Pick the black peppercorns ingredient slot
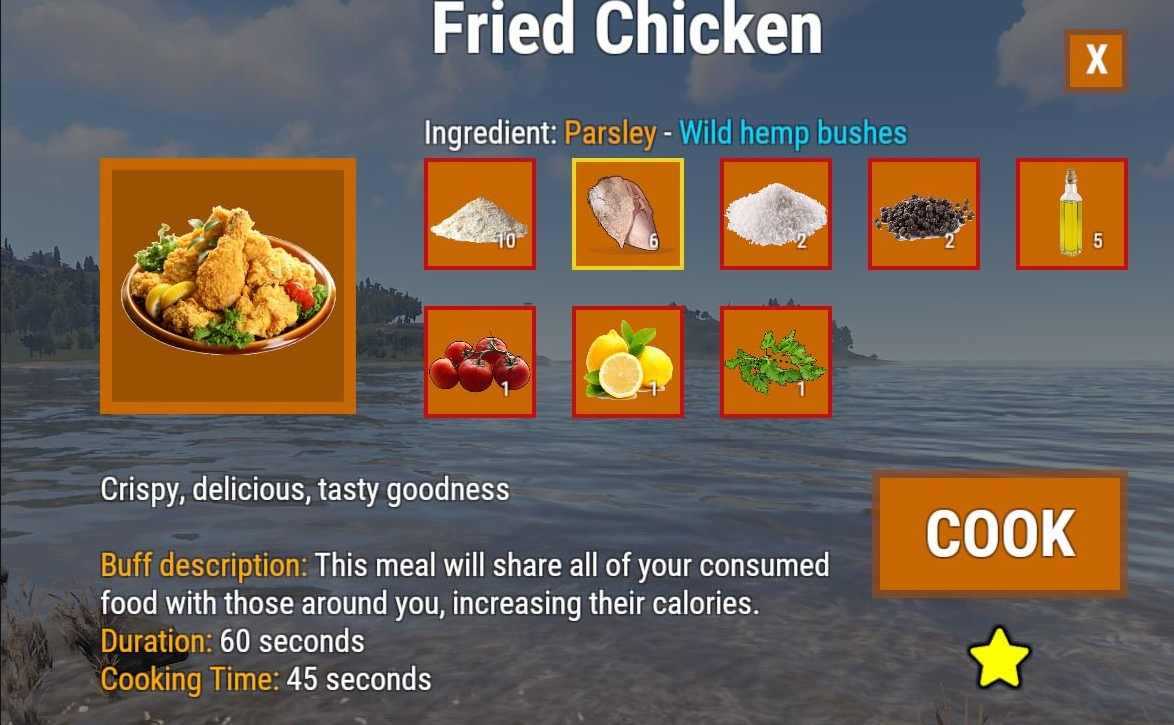The image size is (1174, 725). [924, 214]
